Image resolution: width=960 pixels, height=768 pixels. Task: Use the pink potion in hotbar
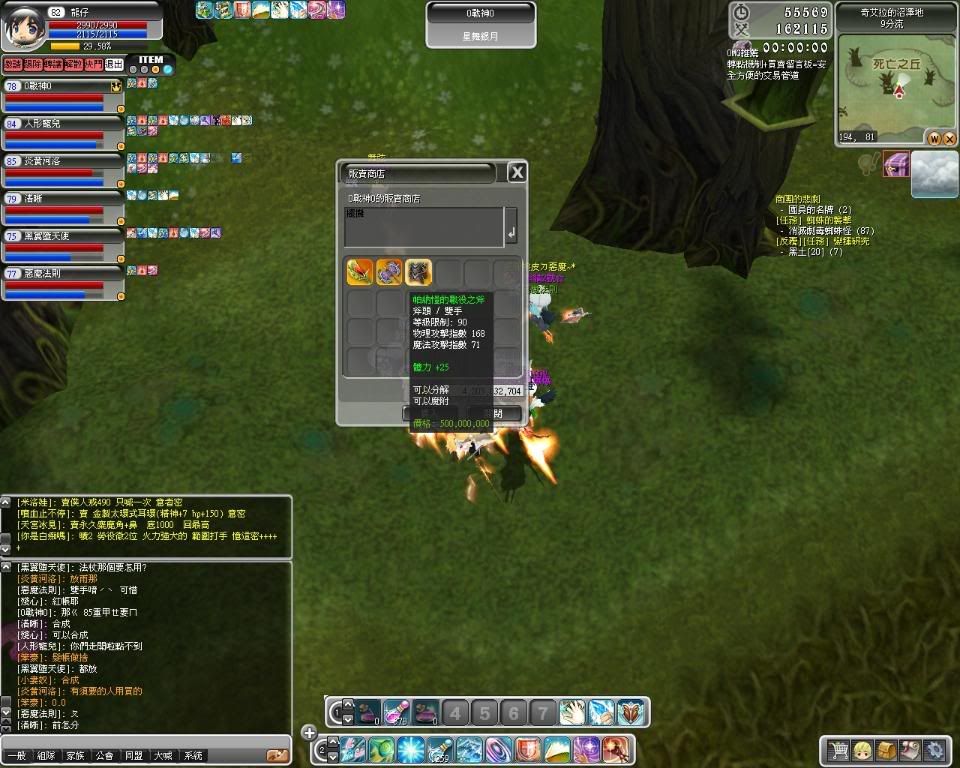tap(396, 712)
